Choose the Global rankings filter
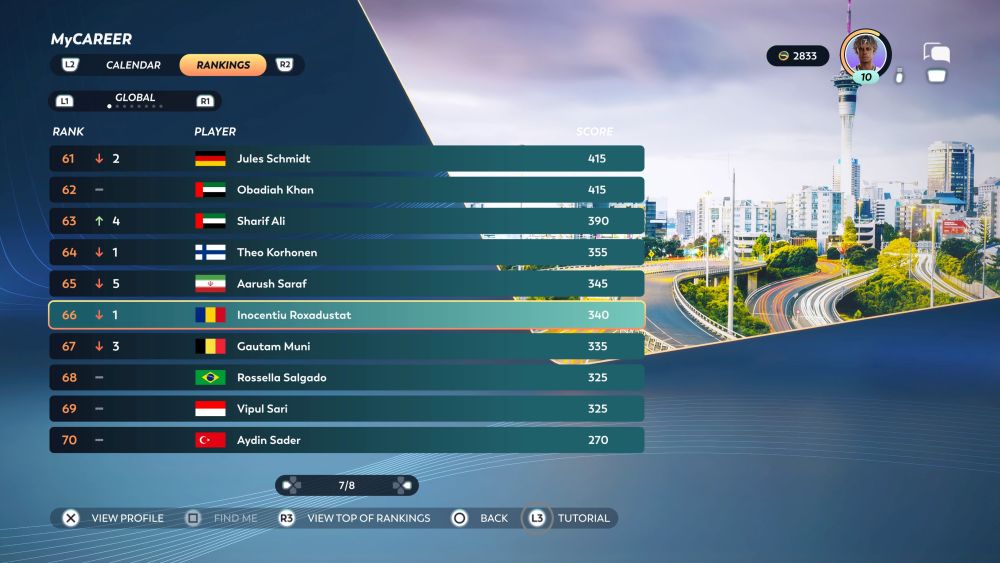 (135, 99)
